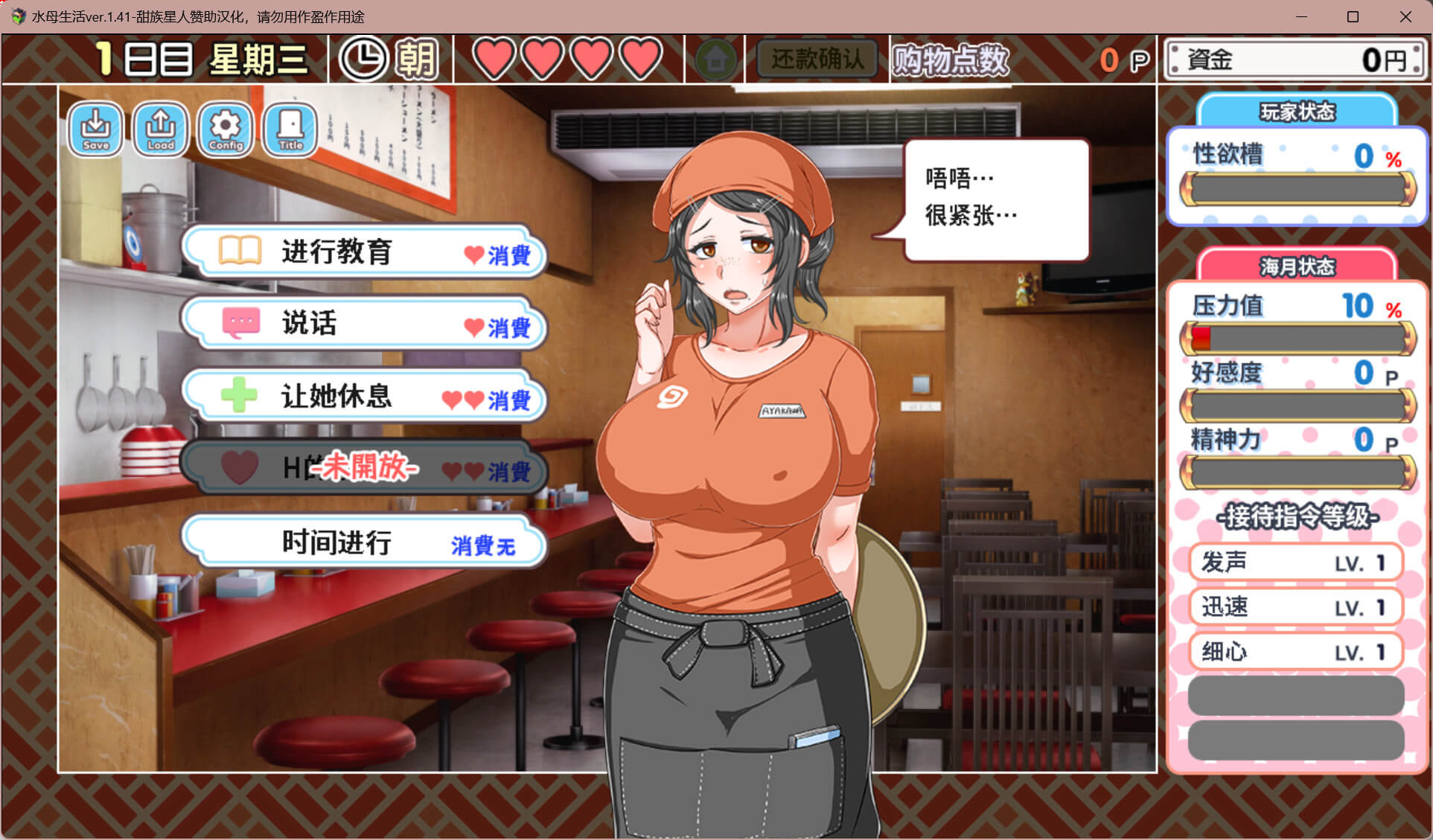1433x840 pixels.
Task: Click the Save icon button
Action: 95,129
